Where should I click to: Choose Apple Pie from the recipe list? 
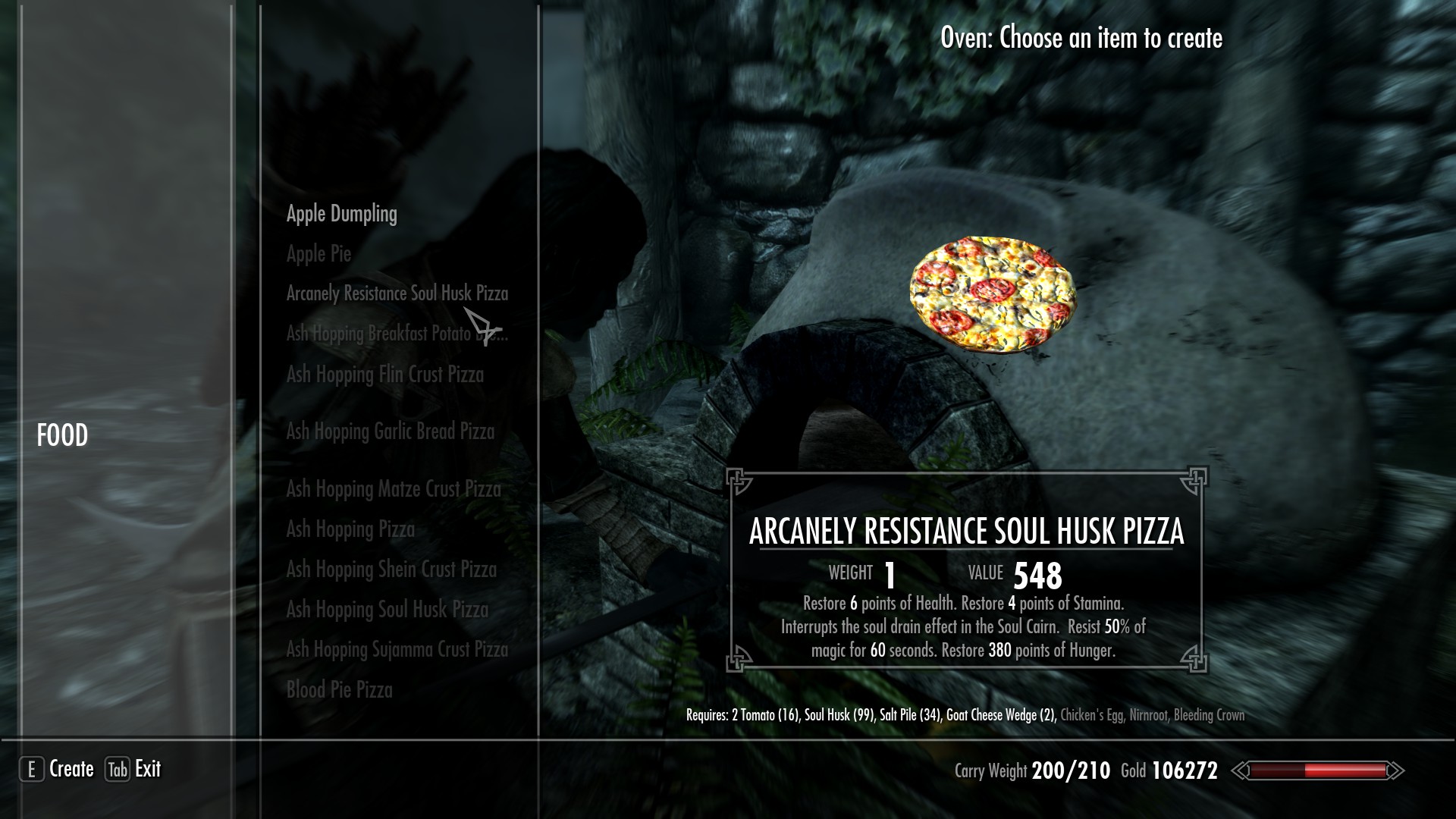319,254
